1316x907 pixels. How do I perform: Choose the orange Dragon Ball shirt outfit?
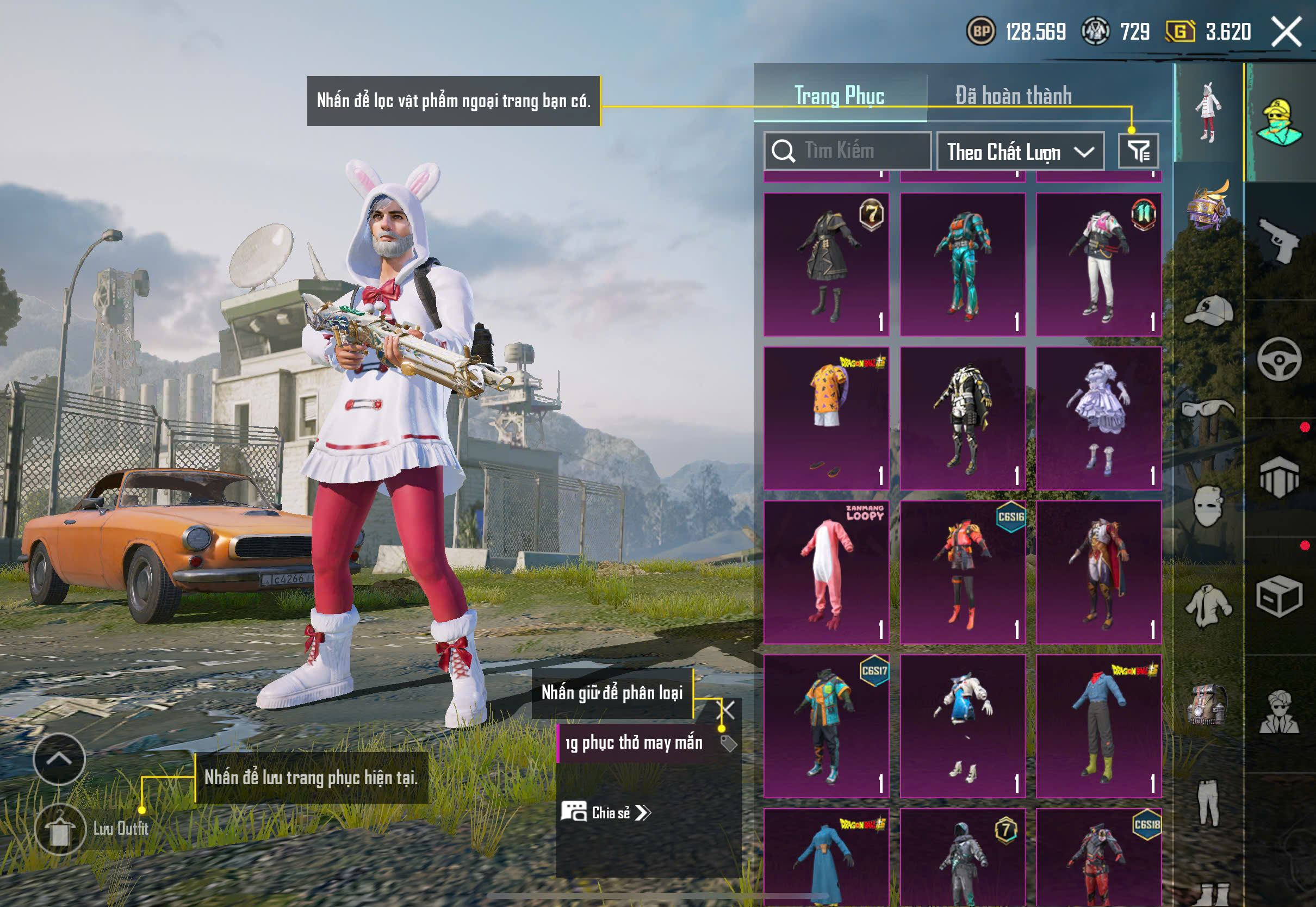click(x=826, y=418)
